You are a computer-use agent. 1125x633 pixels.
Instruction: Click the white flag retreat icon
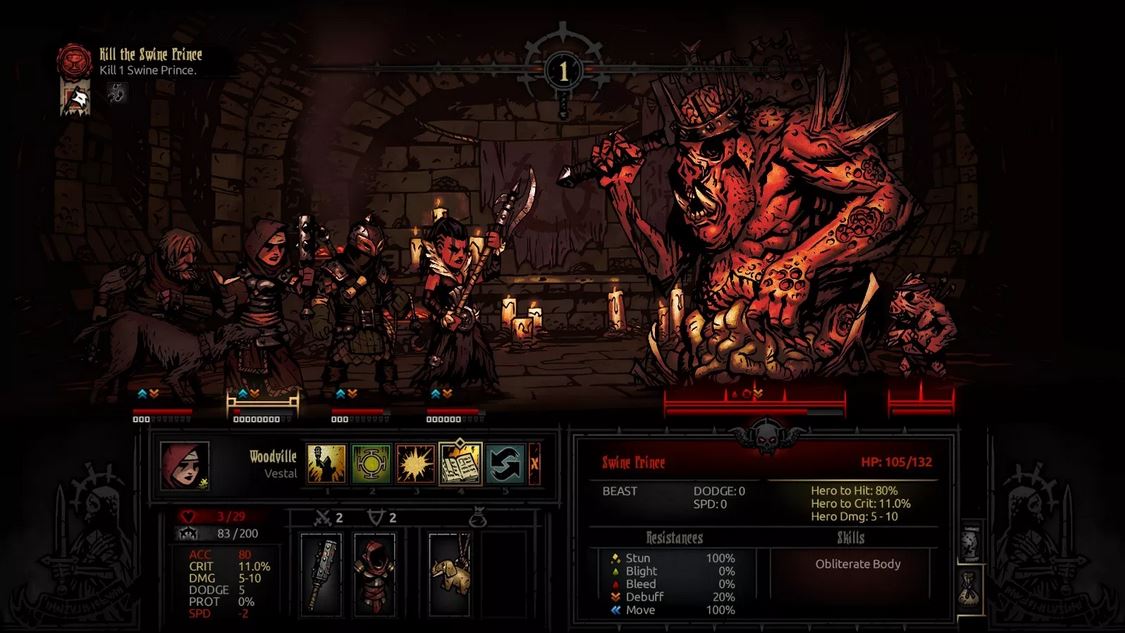click(76, 96)
